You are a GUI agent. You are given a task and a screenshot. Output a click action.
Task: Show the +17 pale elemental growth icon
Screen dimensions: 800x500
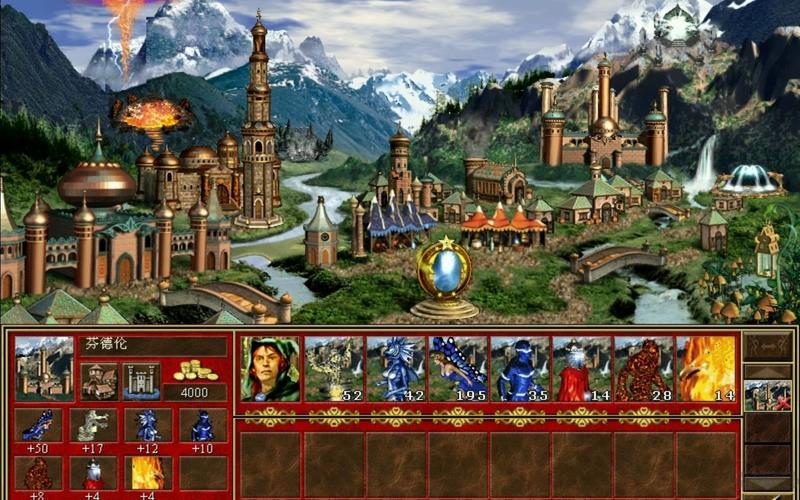point(94,424)
